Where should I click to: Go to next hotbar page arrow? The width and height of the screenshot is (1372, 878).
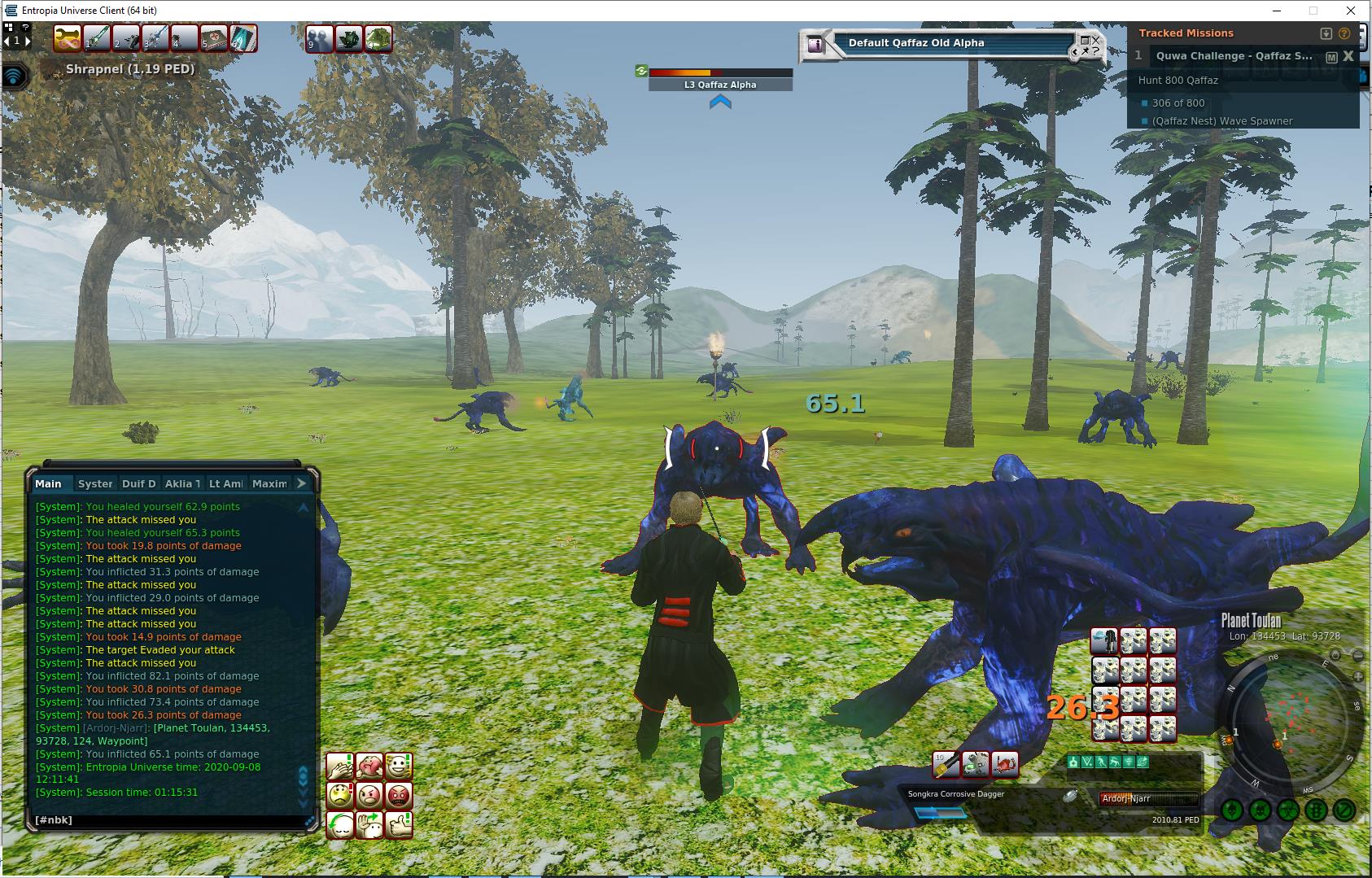pos(27,40)
